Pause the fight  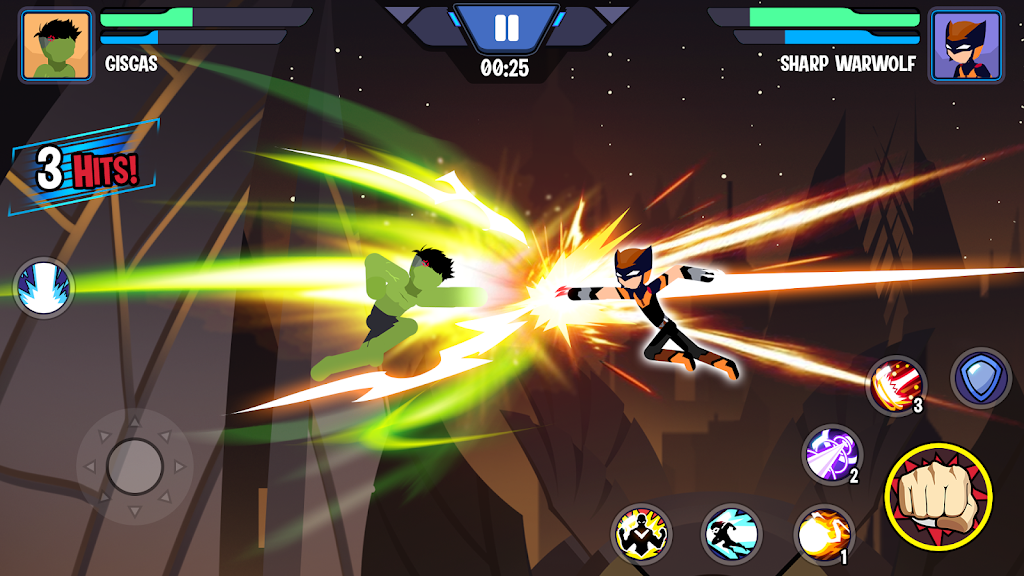(506, 27)
